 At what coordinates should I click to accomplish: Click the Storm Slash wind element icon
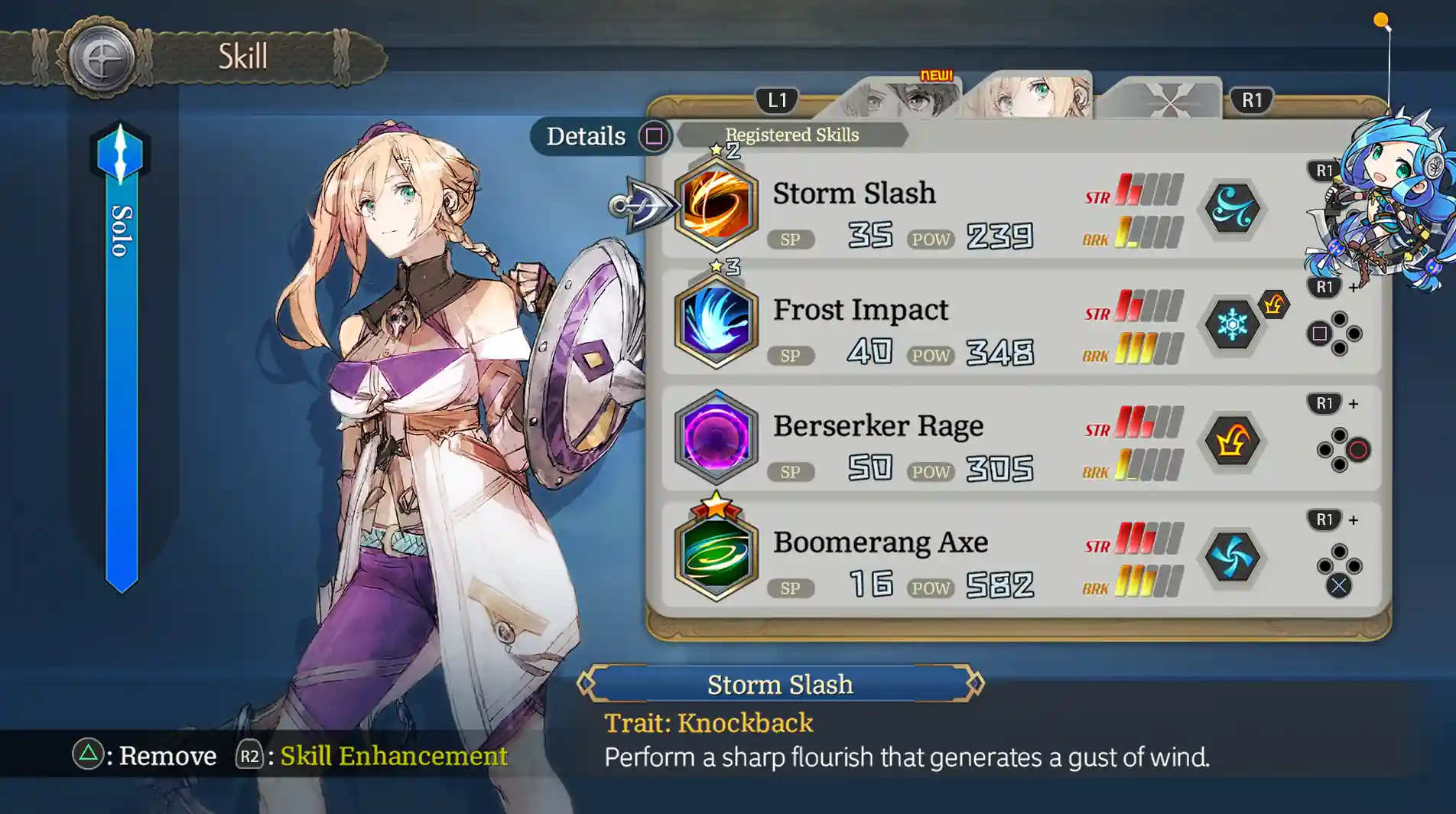click(1232, 208)
